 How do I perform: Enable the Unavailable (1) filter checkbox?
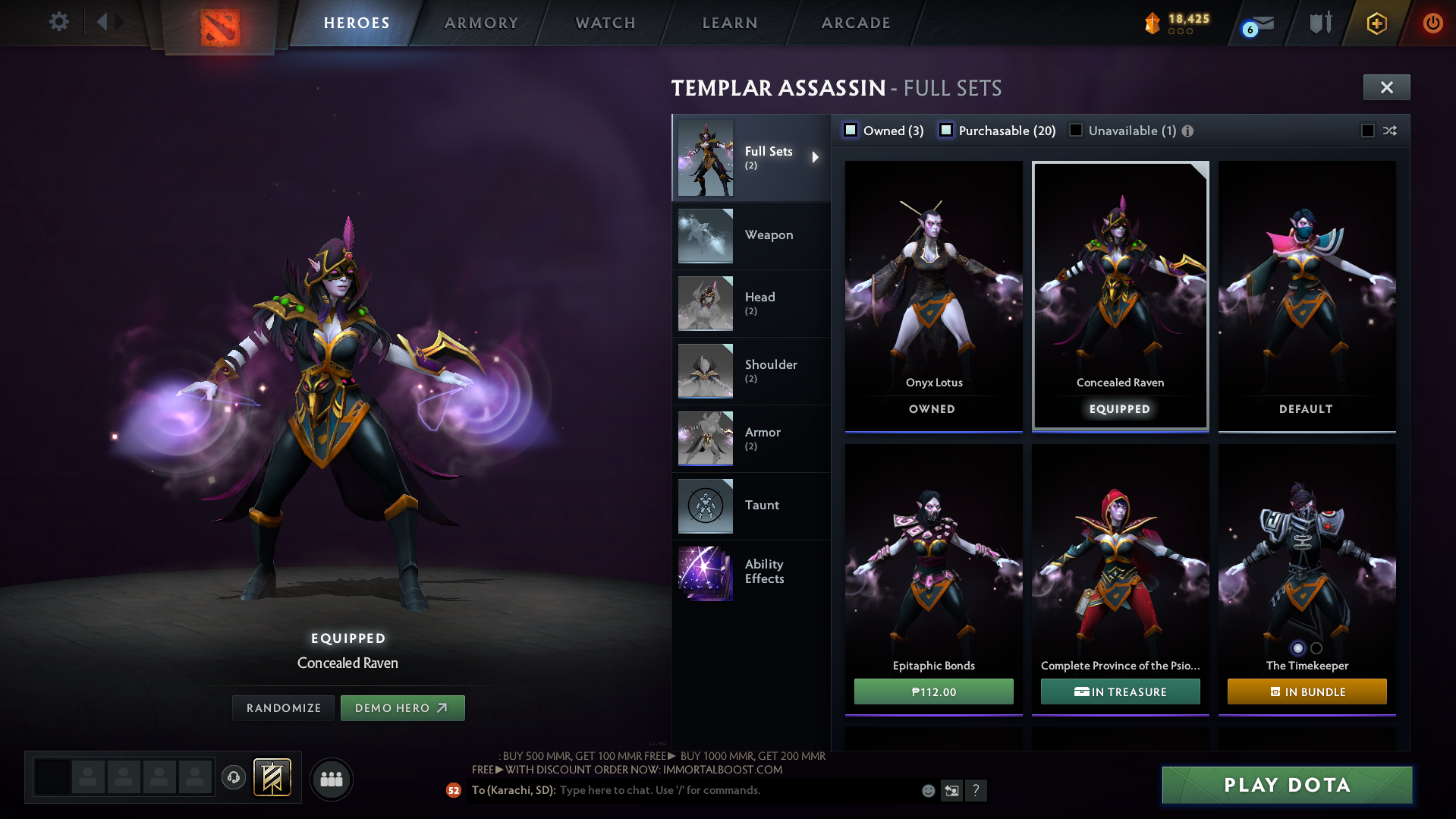pyautogui.click(x=1075, y=130)
